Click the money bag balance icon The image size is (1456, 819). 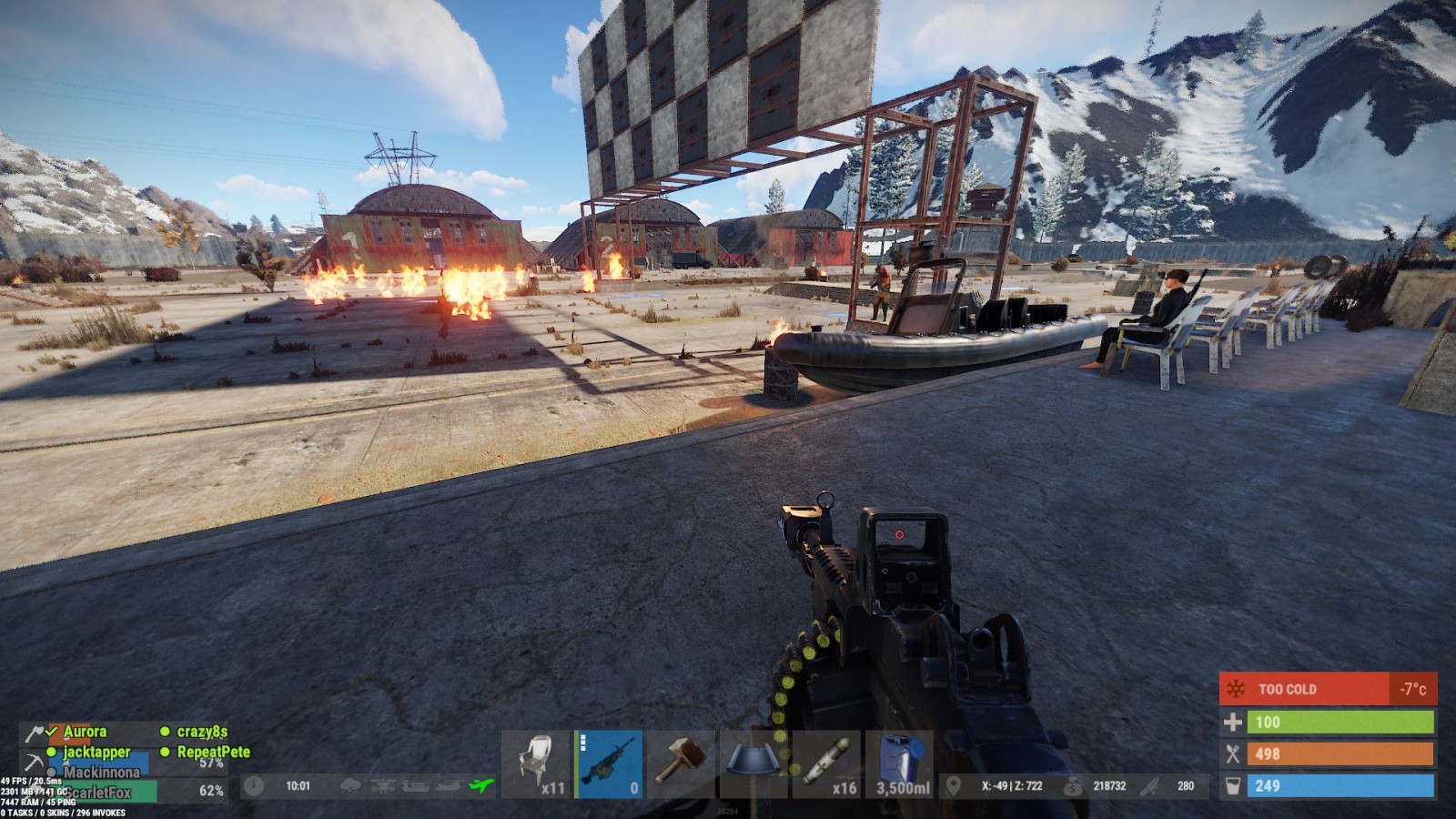[1074, 785]
